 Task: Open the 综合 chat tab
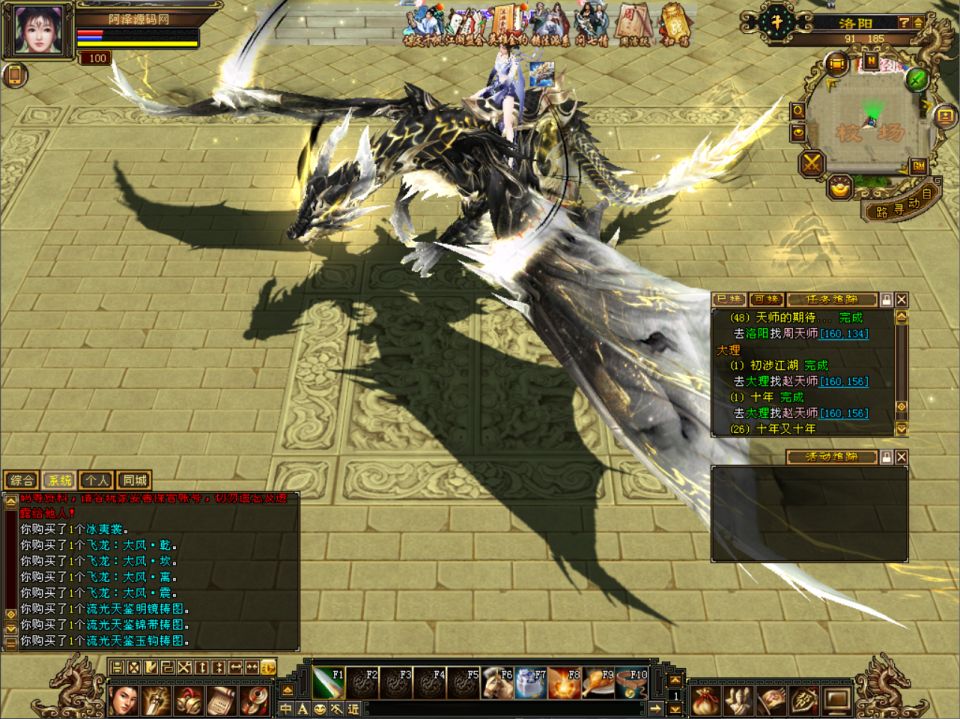(x=21, y=480)
